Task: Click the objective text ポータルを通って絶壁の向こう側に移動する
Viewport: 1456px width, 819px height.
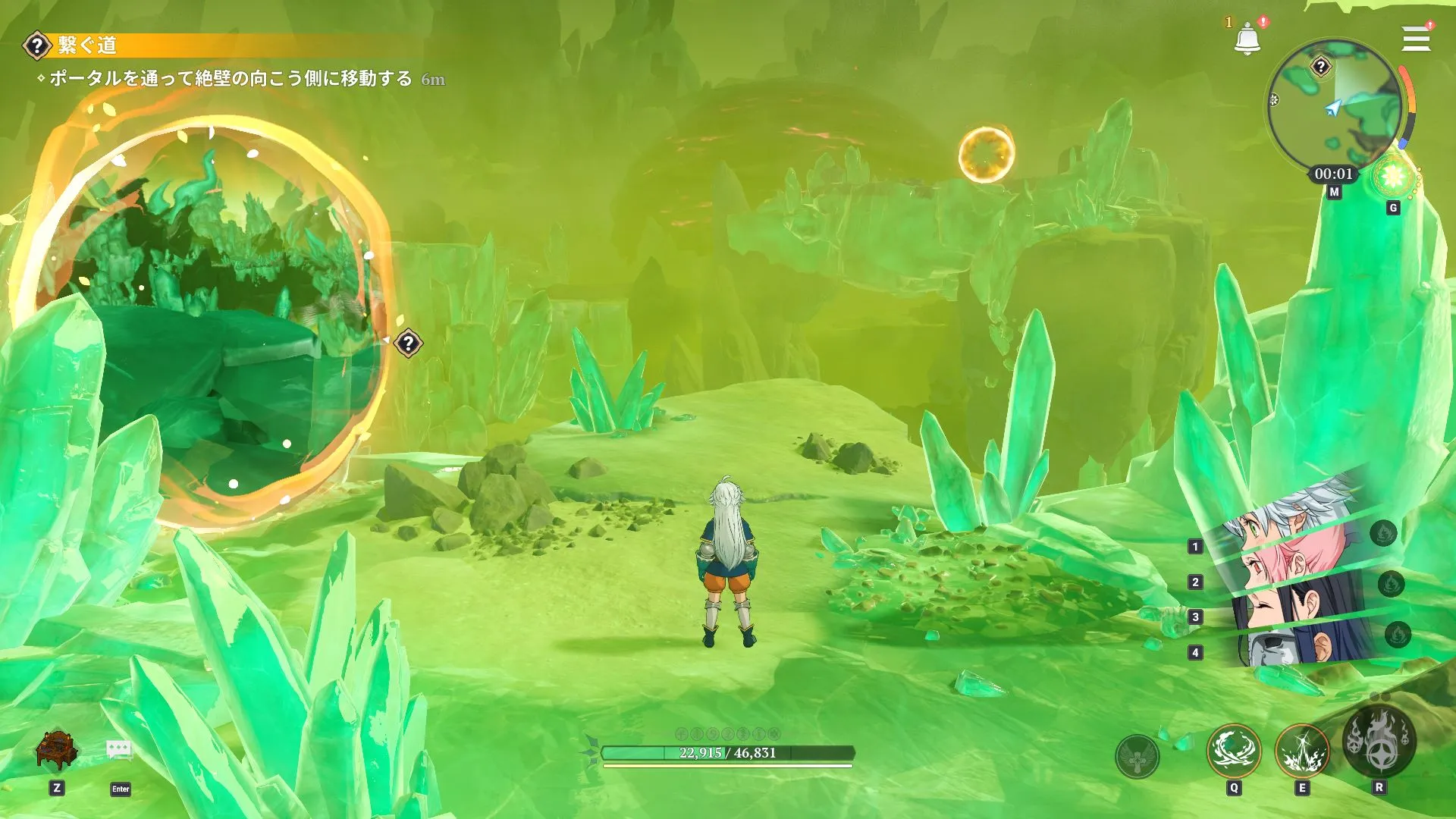Action: pyautogui.click(x=227, y=76)
